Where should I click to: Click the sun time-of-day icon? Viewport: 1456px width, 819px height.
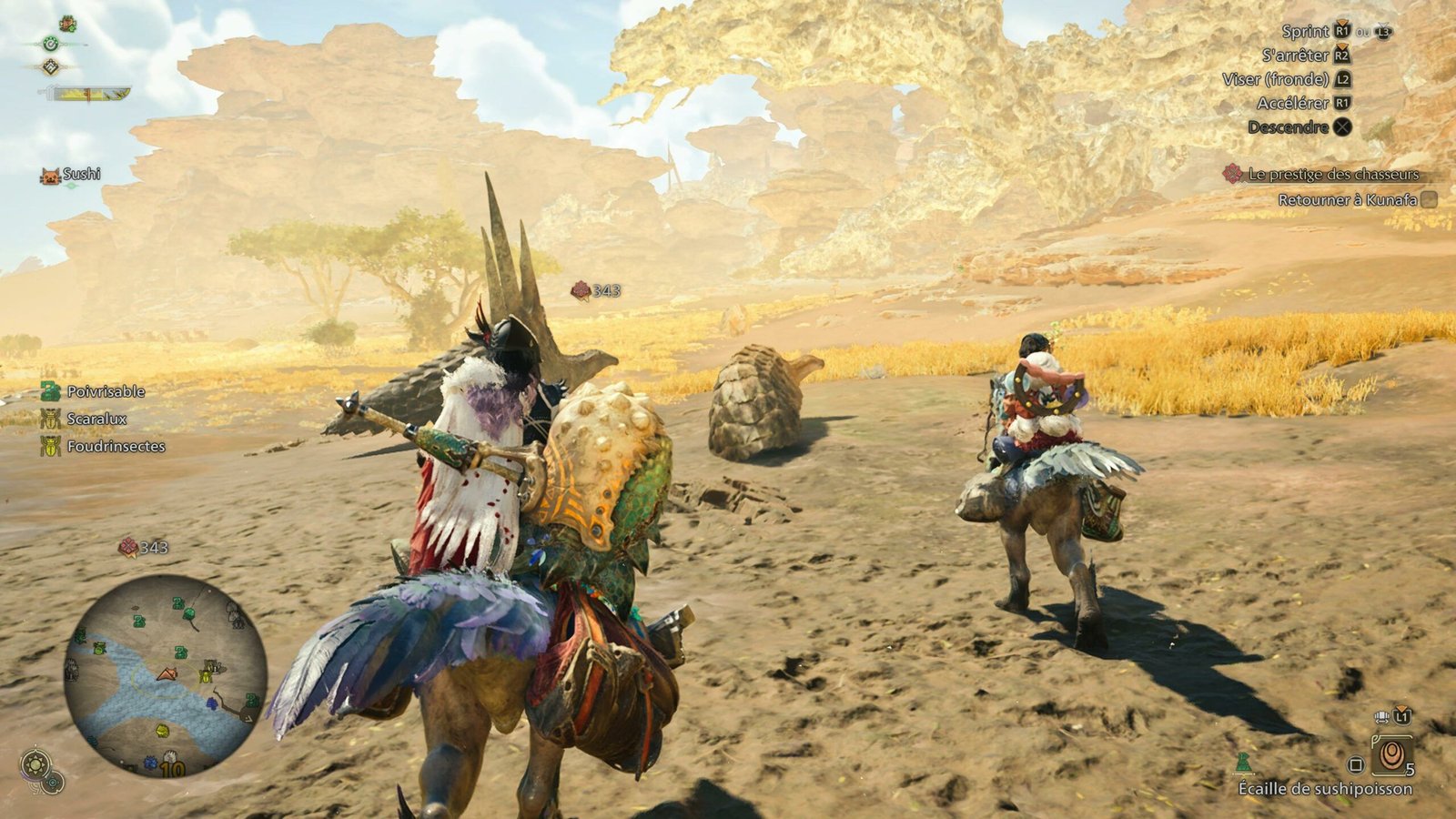tap(35, 763)
